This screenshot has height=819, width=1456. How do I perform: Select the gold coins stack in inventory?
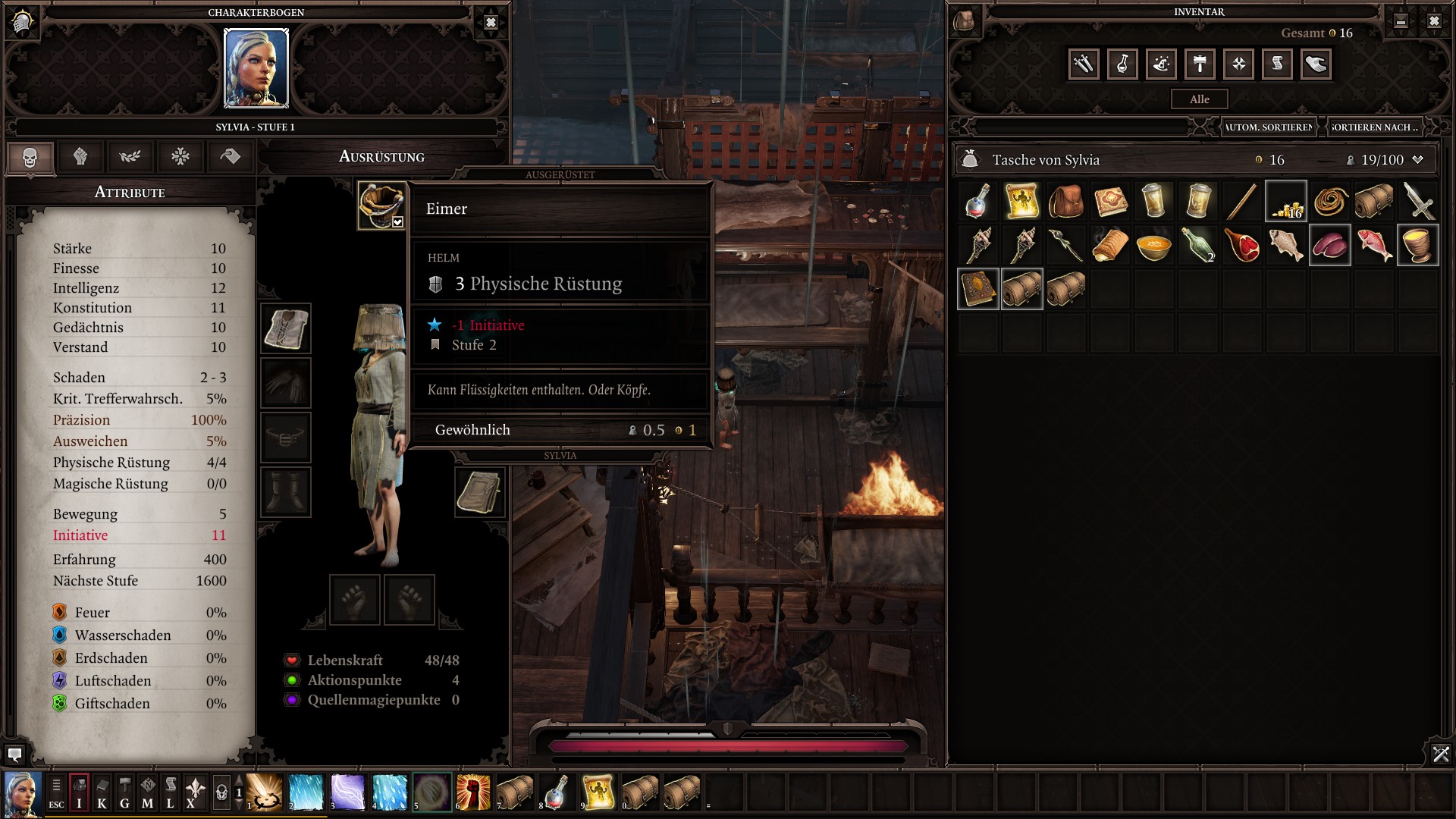coord(1286,202)
